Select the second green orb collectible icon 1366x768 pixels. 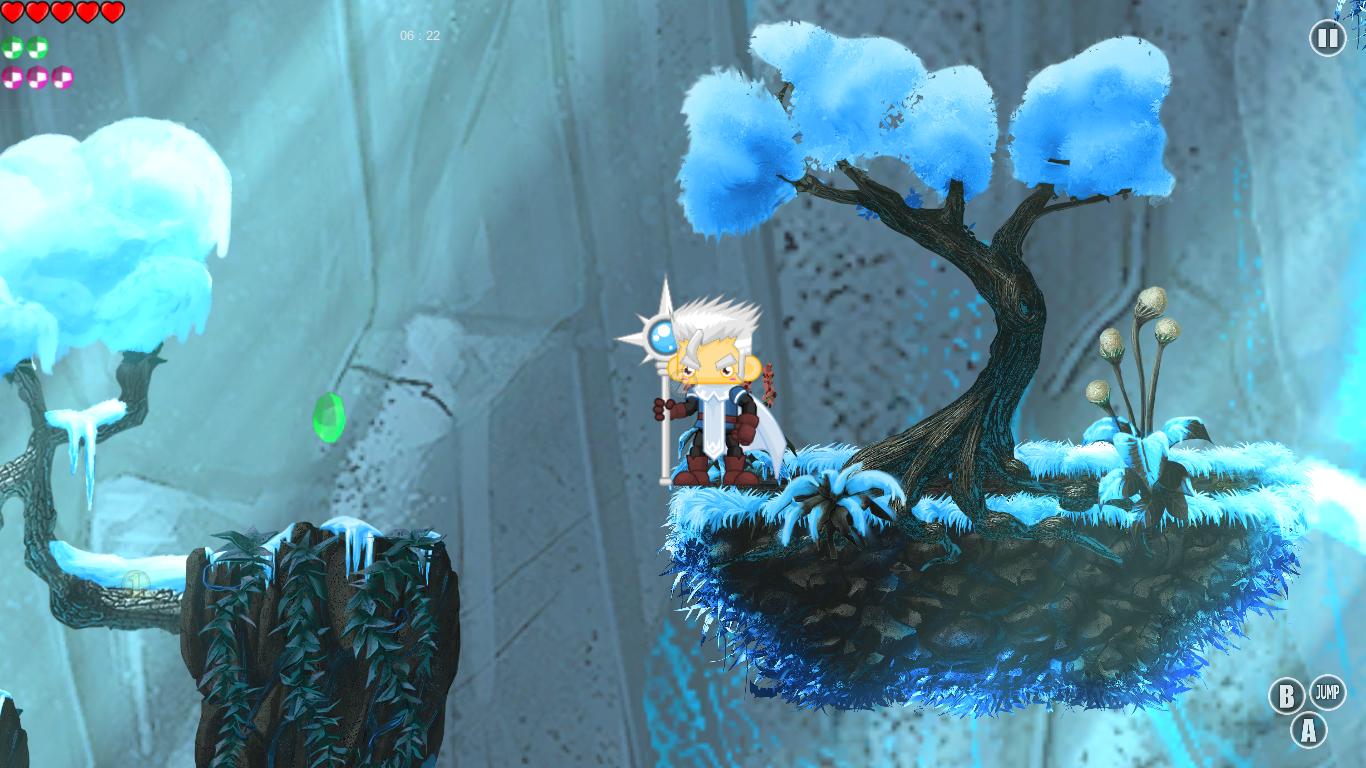coord(37,47)
